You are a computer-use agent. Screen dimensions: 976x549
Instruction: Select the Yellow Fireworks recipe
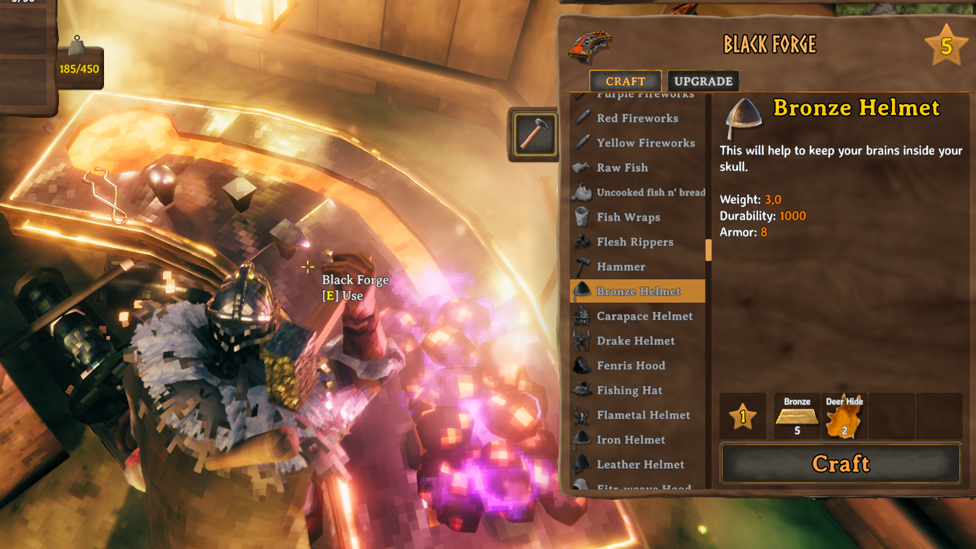click(x=645, y=143)
